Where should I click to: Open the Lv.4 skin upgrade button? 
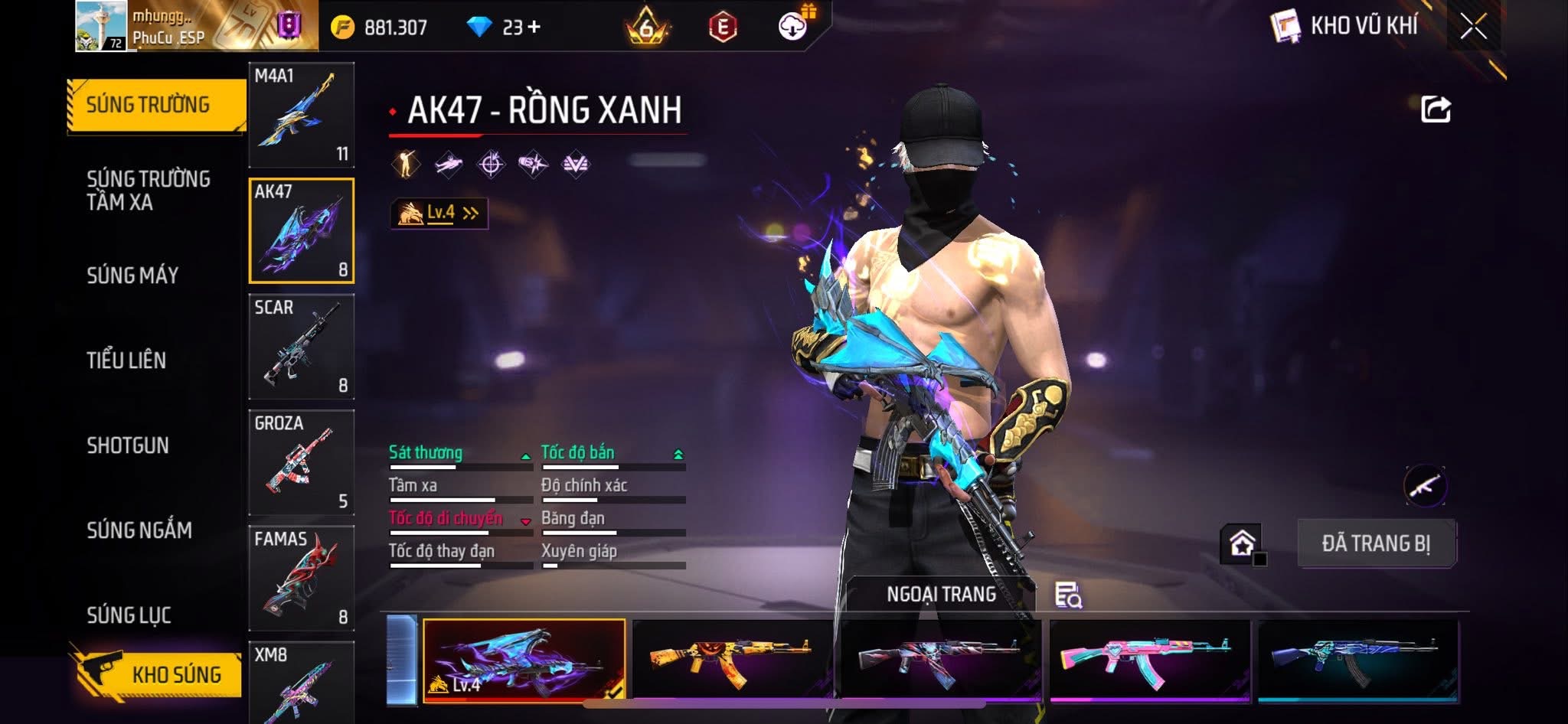pos(439,214)
